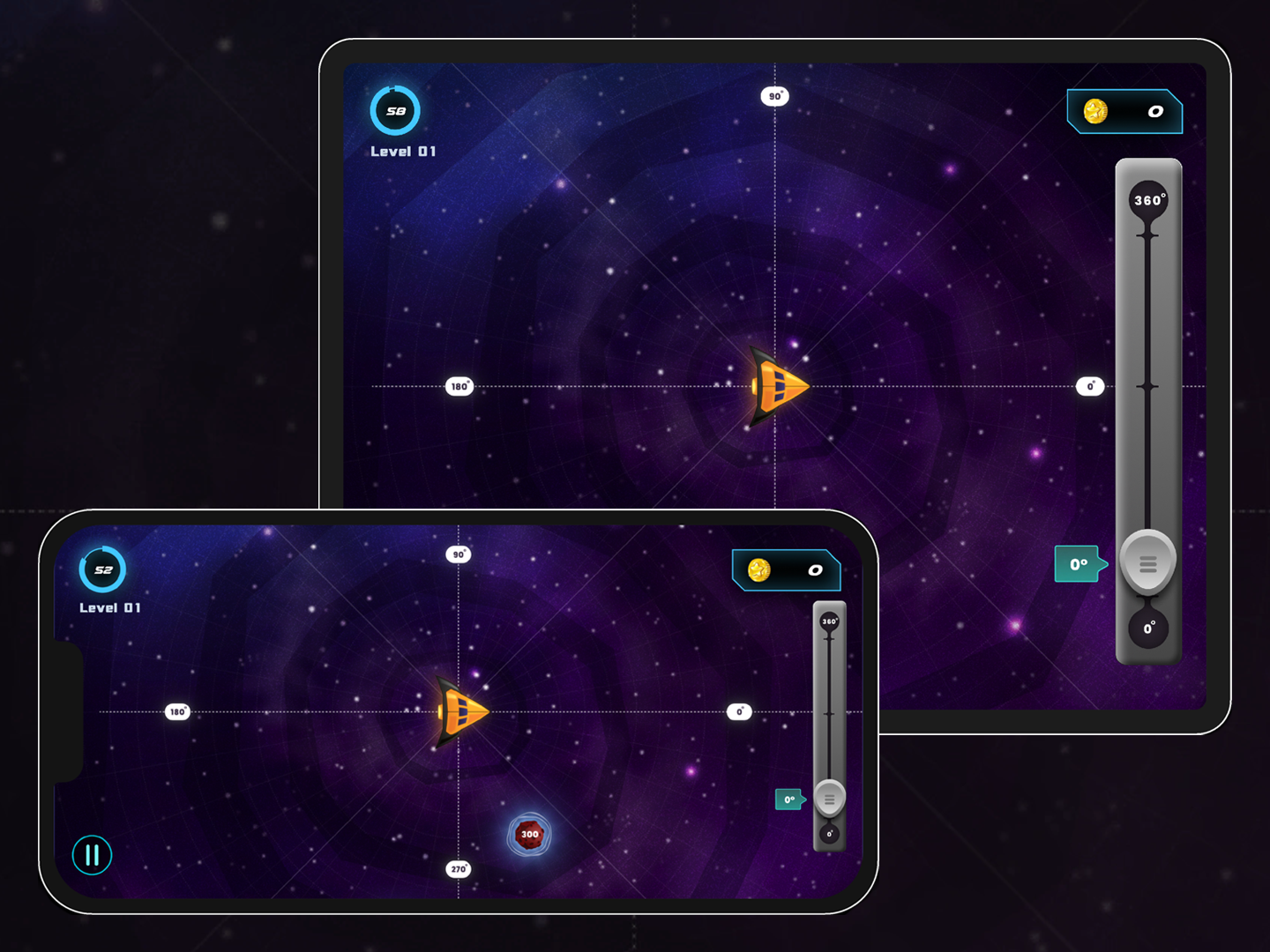Click the 0° endpoint below the tablet slider
1270x952 pixels.
(1147, 628)
